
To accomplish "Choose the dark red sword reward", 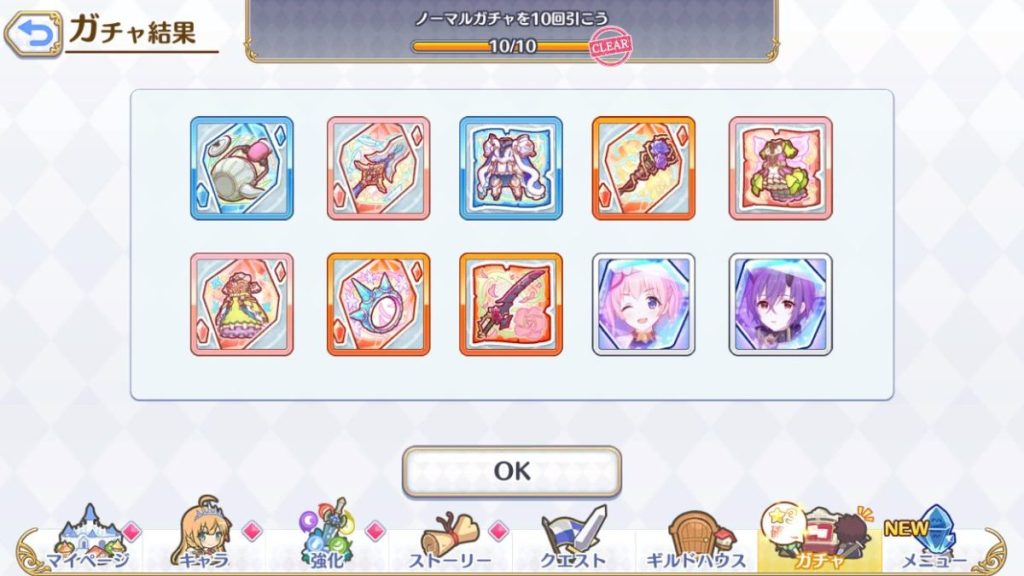I will 511,304.
